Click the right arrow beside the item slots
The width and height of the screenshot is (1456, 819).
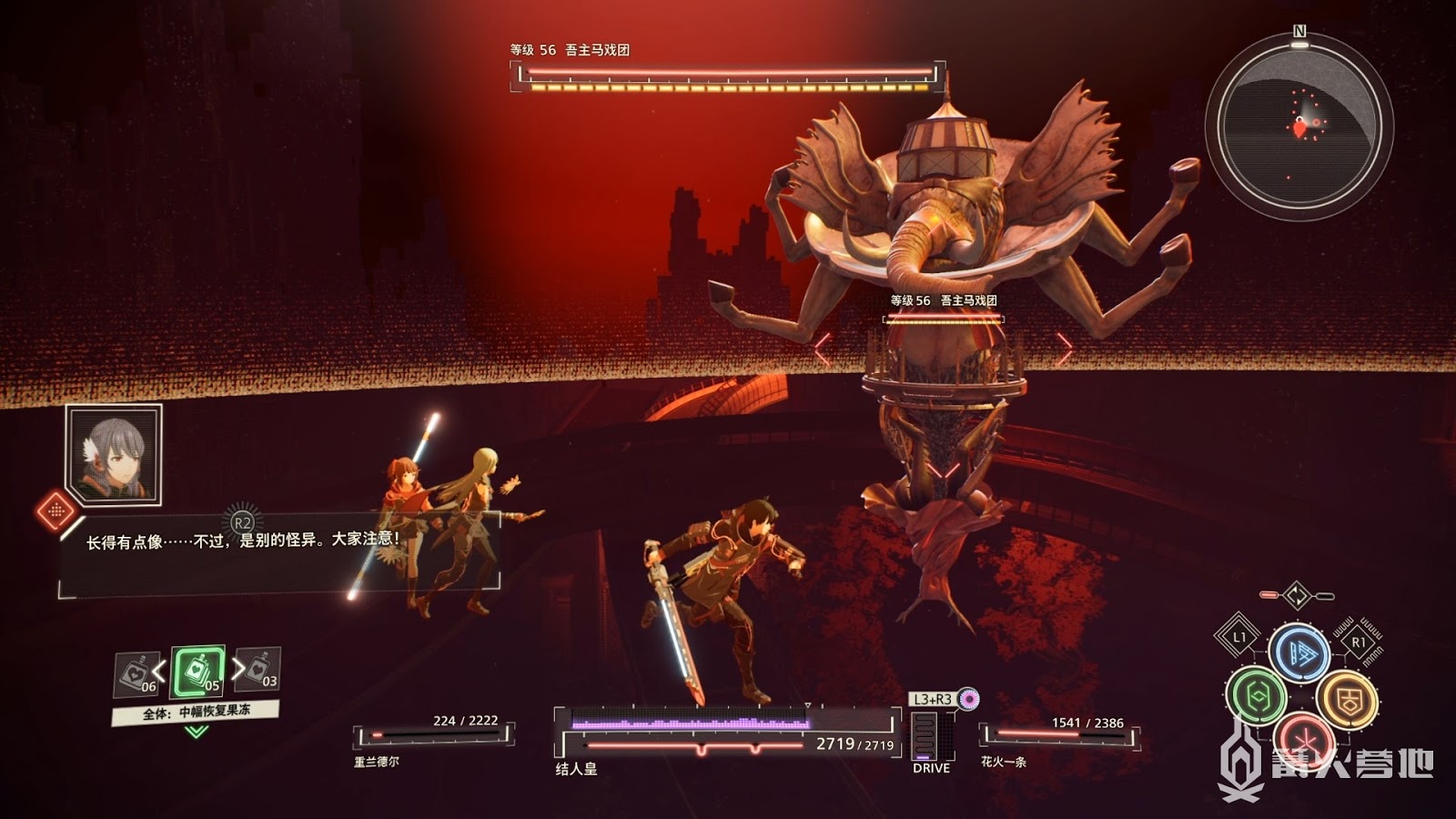click(x=238, y=669)
